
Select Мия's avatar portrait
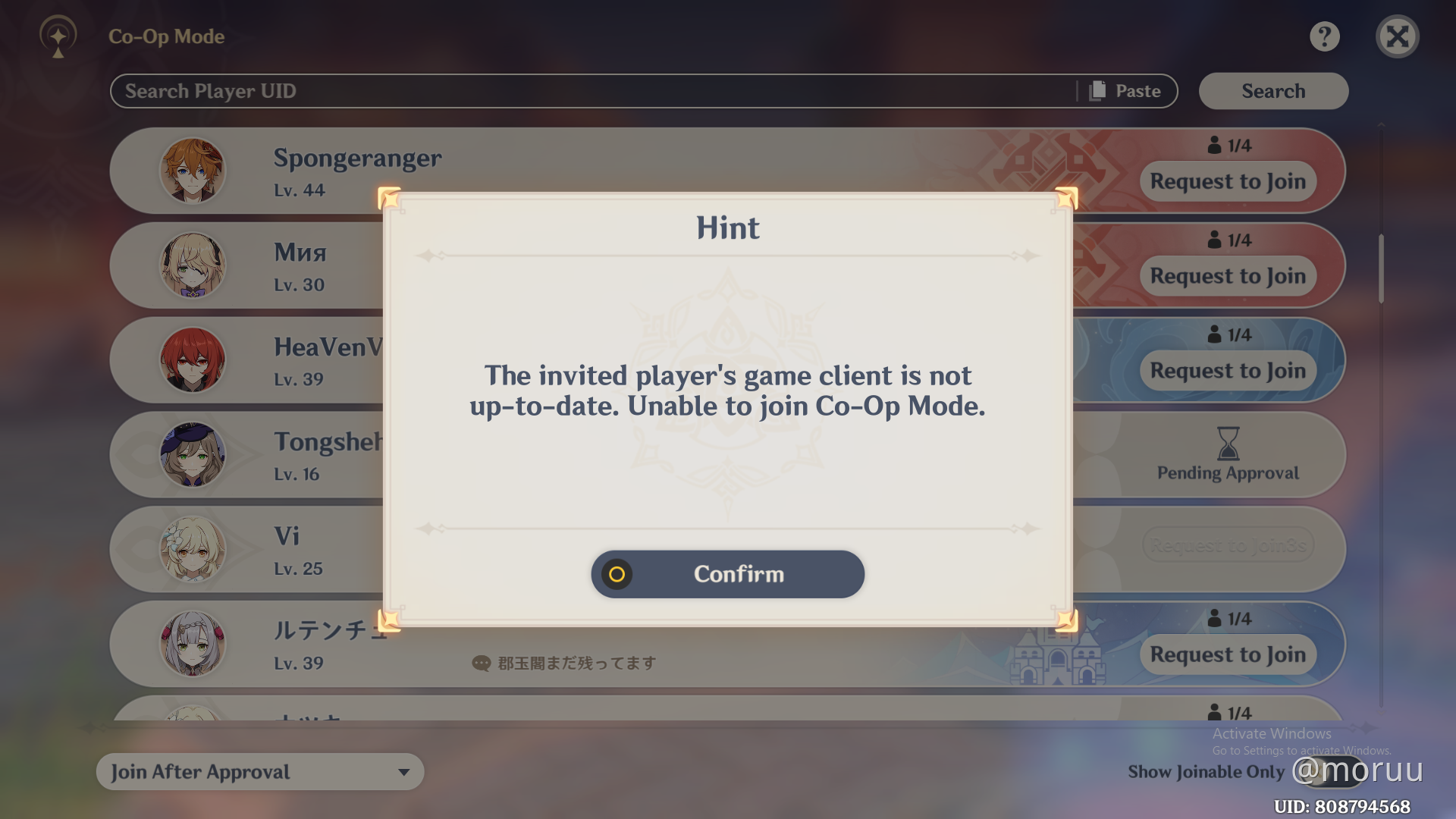coord(193,265)
